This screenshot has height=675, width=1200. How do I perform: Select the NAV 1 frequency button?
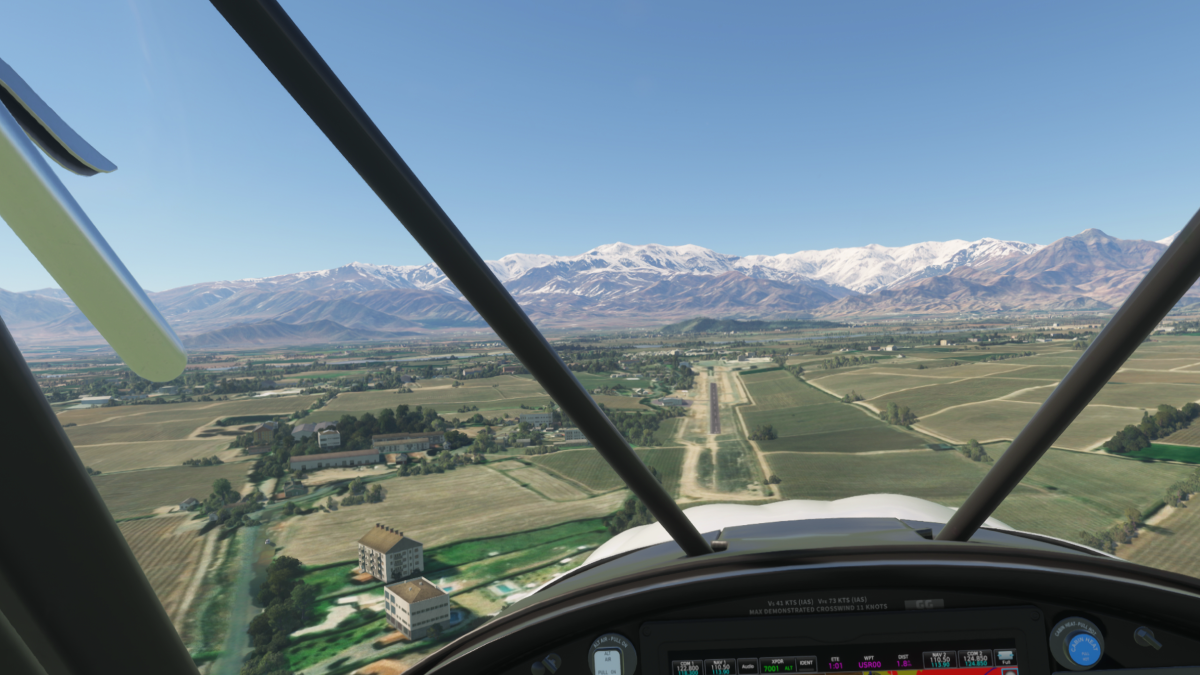(717, 664)
